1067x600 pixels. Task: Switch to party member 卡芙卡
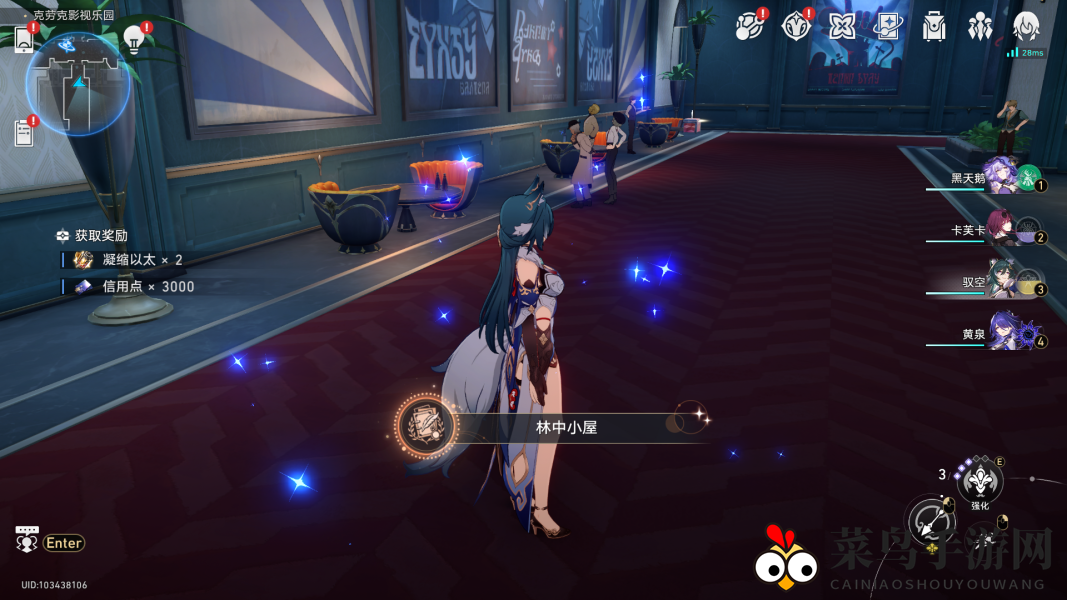click(x=1005, y=230)
